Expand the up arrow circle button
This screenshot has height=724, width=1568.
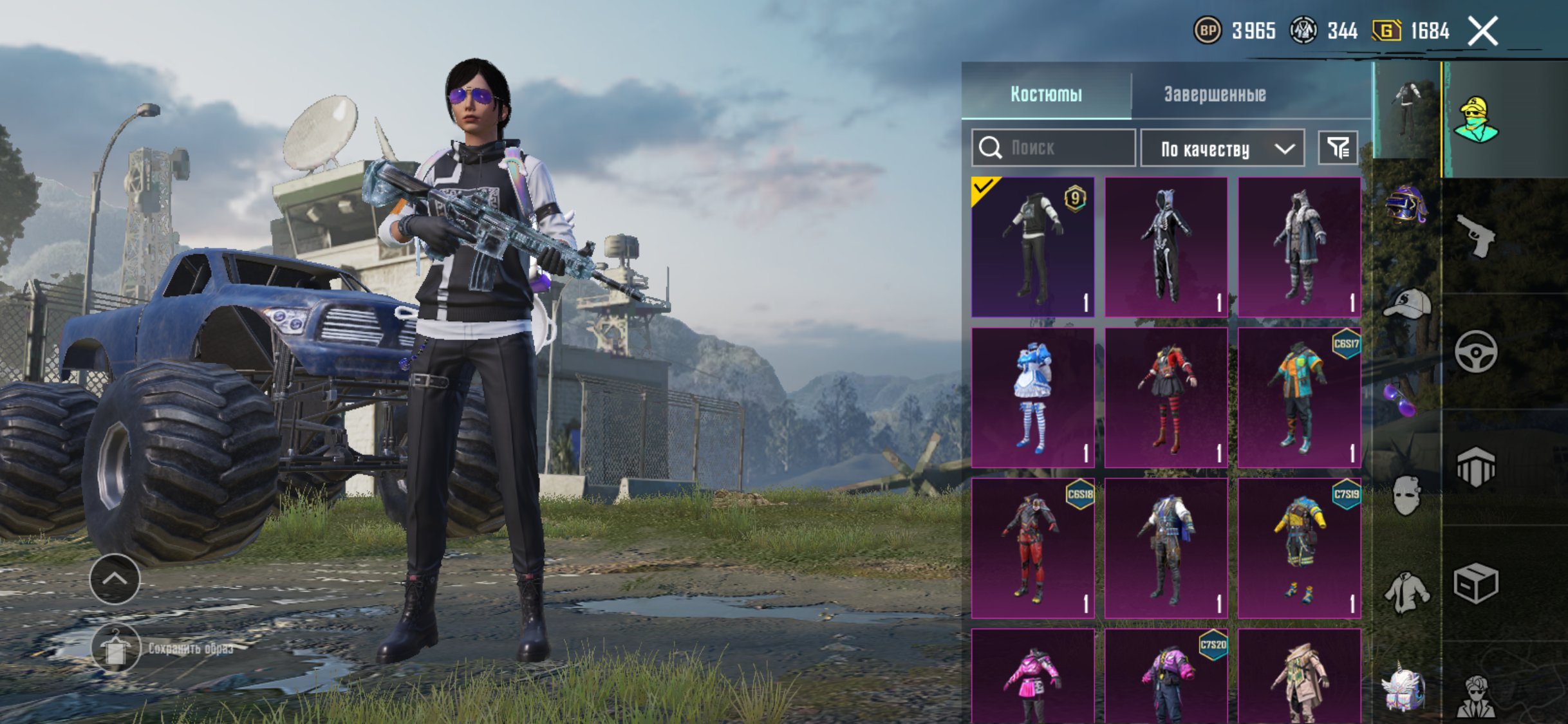pyautogui.click(x=115, y=579)
